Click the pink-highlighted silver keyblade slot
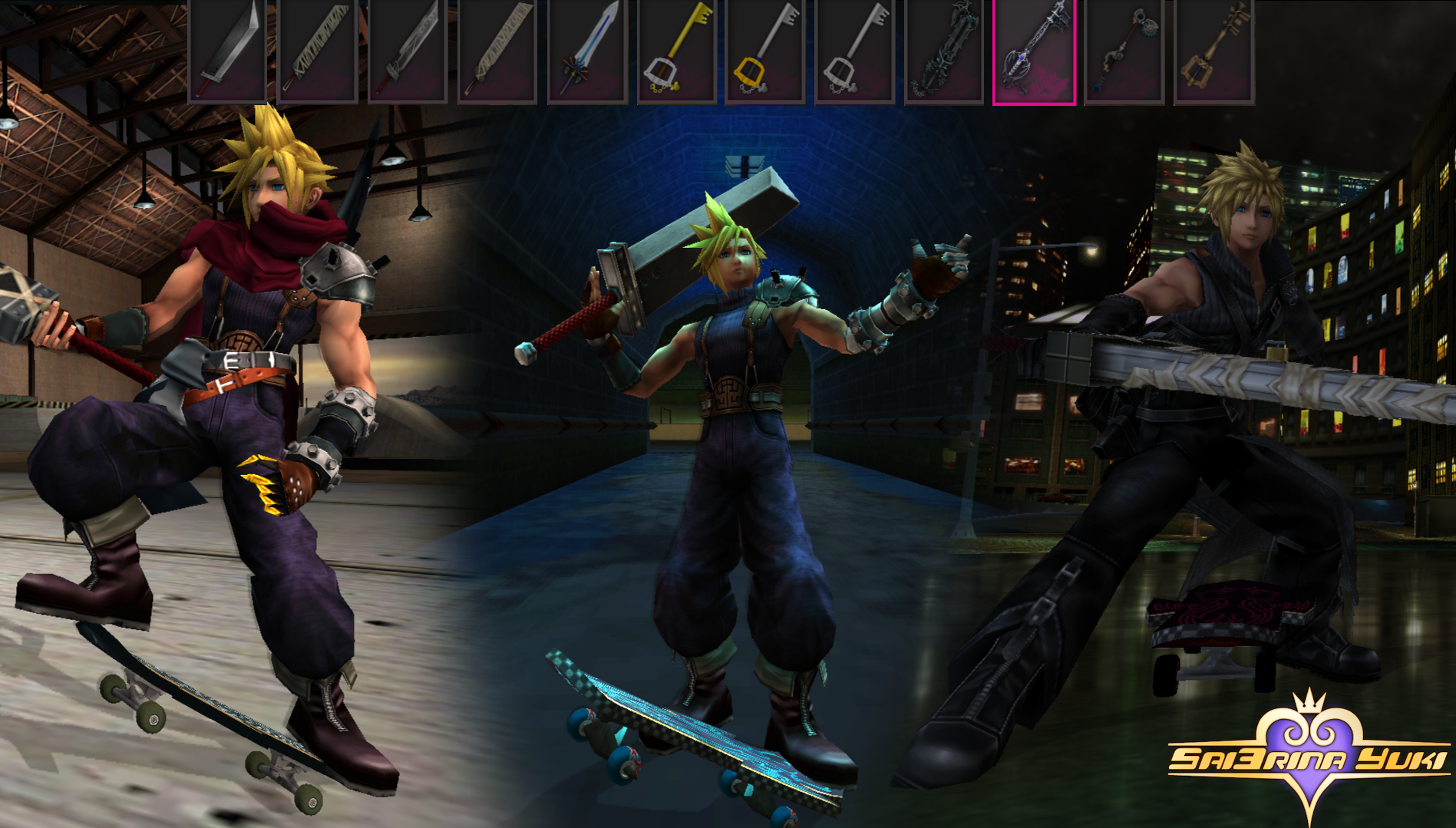The width and height of the screenshot is (1456, 828). pyautogui.click(x=1034, y=51)
